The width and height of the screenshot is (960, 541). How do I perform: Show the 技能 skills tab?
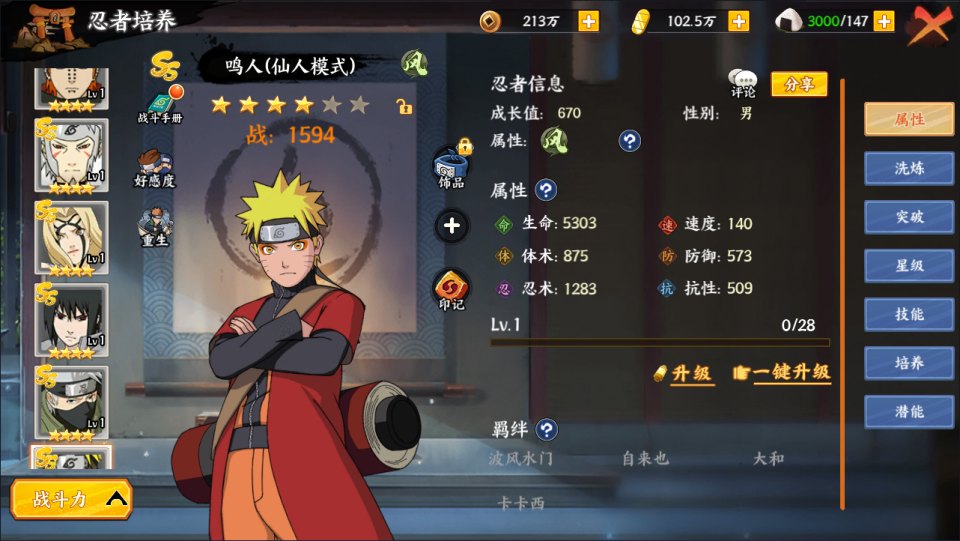click(x=908, y=314)
